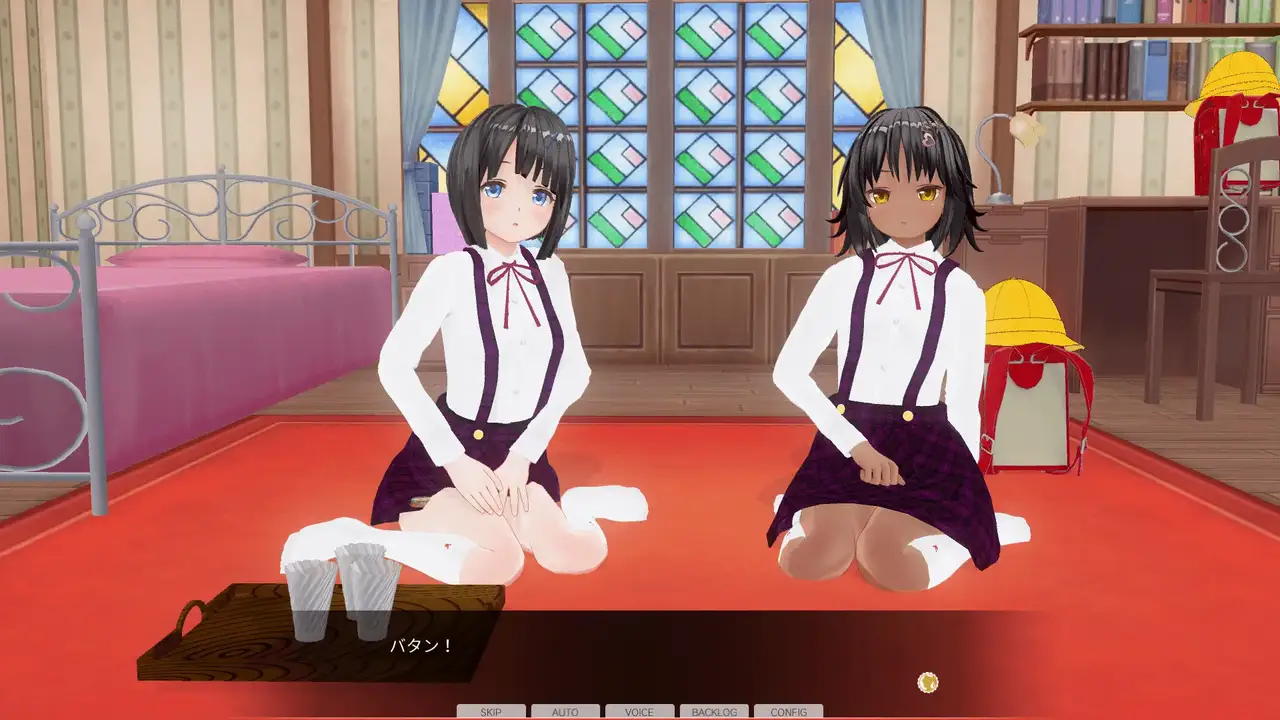Enable AUTO text advance
This screenshot has width=1280, height=720.
pyautogui.click(x=565, y=712)
